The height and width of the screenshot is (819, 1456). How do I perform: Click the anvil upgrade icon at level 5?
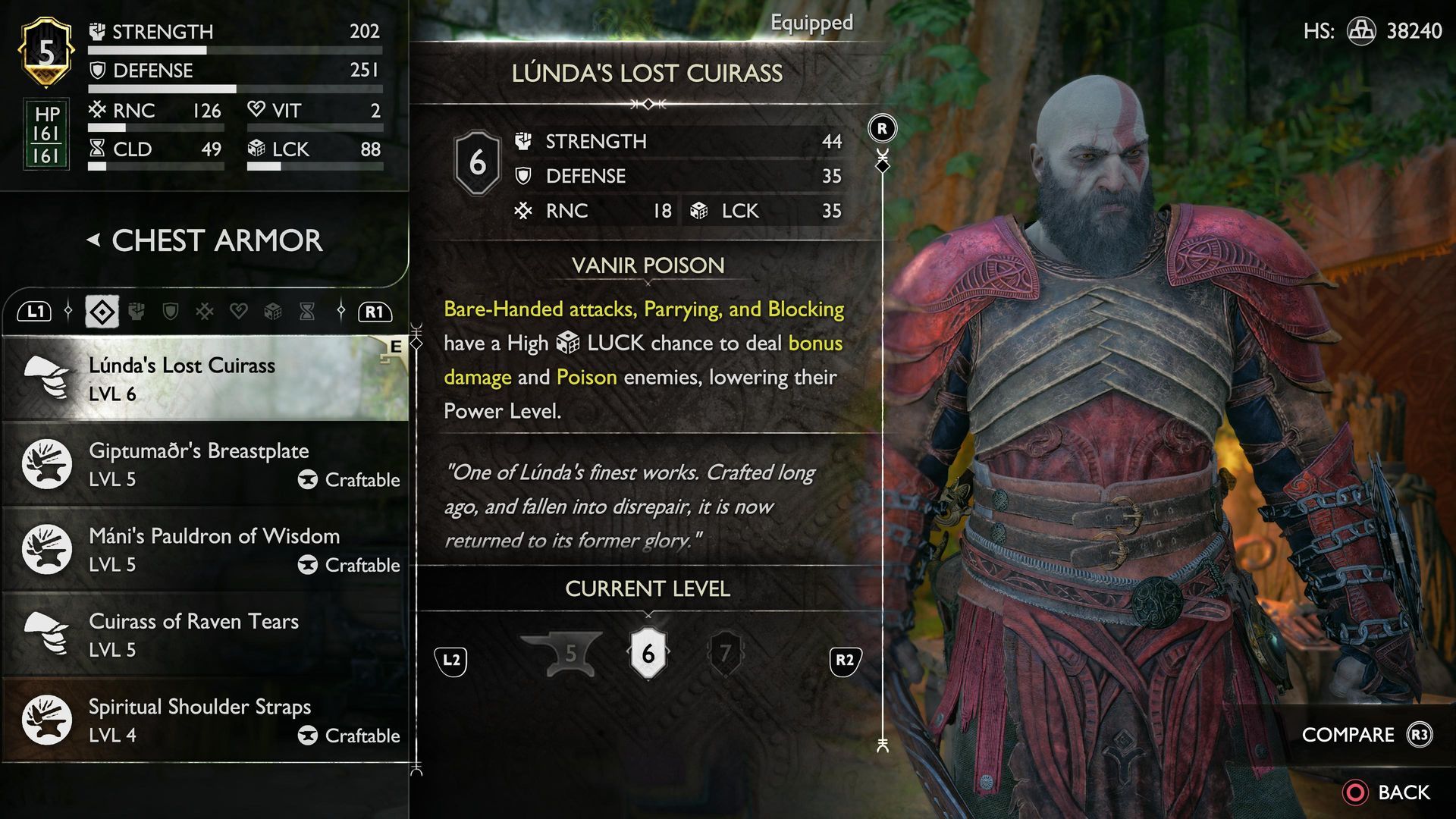click(x=570, y=654)
